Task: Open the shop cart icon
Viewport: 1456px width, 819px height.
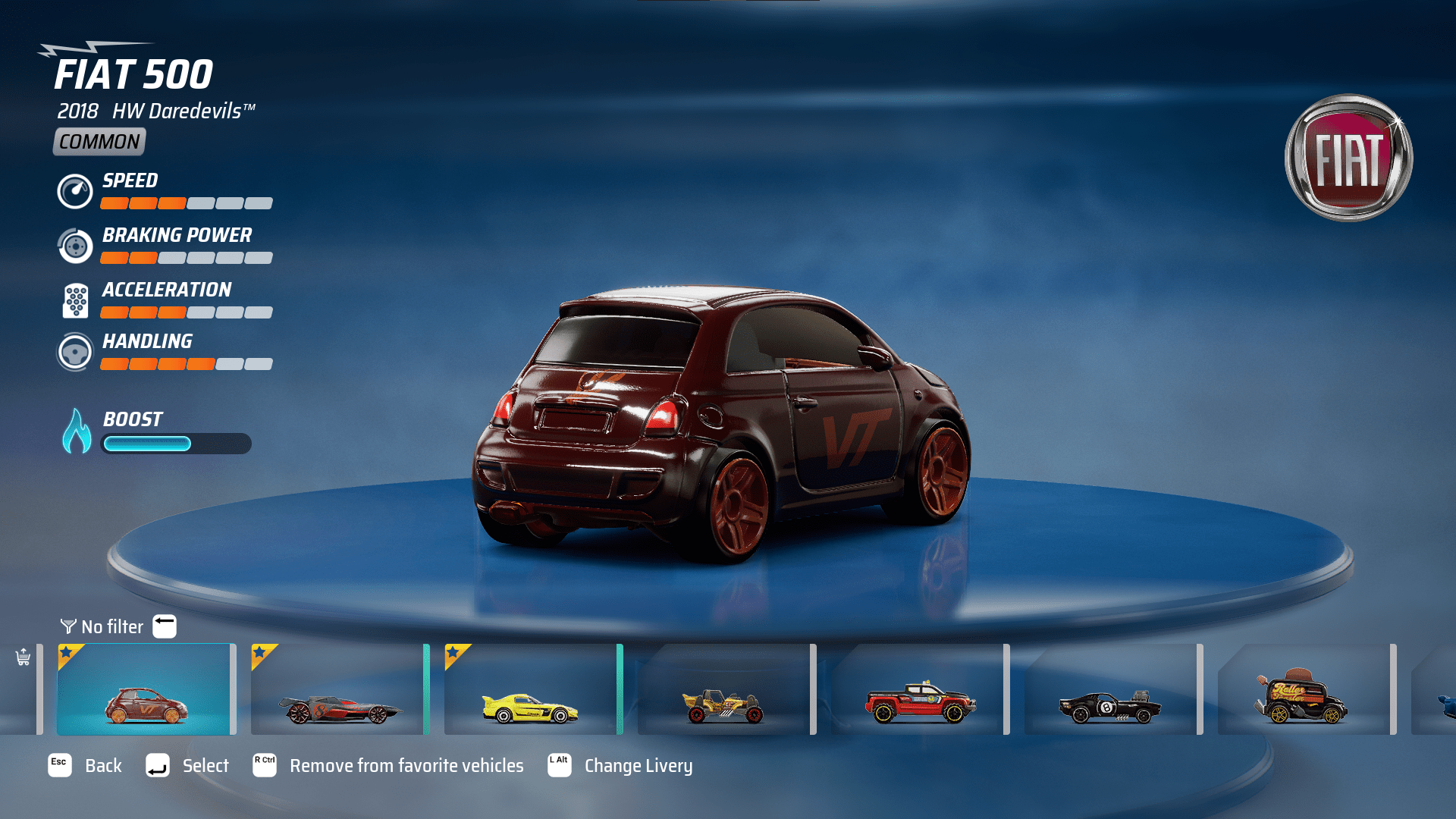Action: (23, 657)
